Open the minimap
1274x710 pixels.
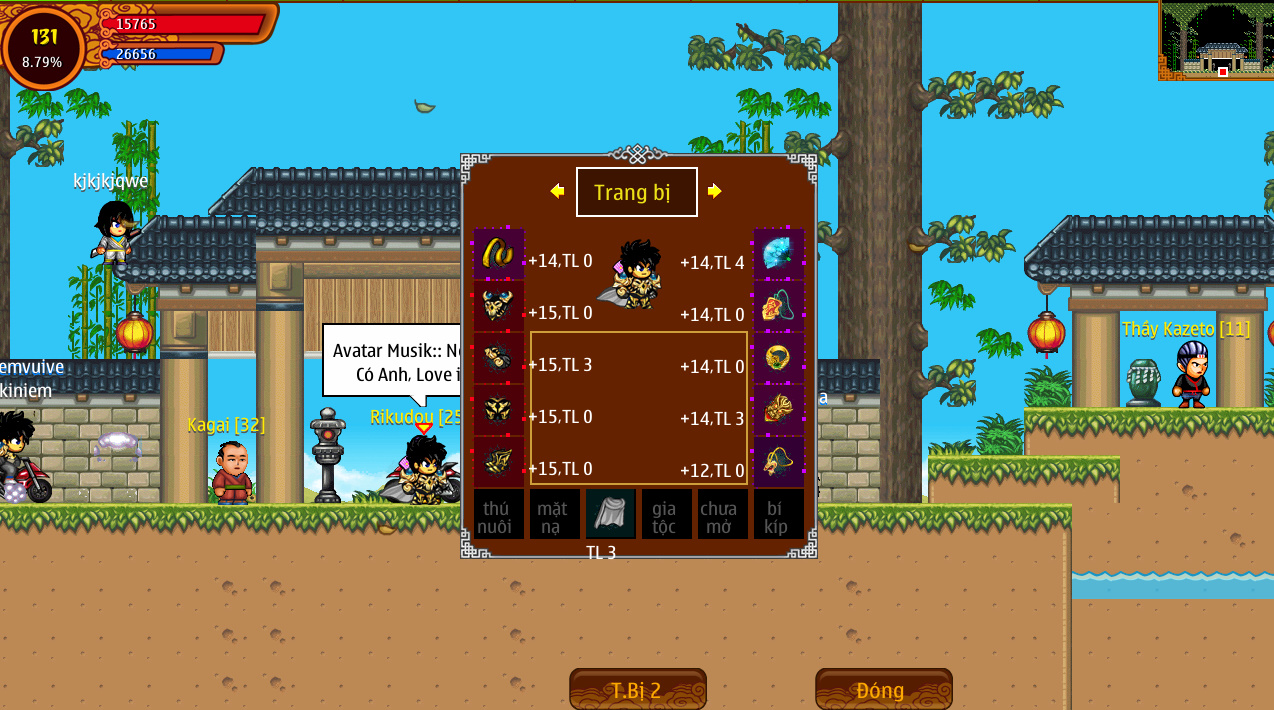1215,40
